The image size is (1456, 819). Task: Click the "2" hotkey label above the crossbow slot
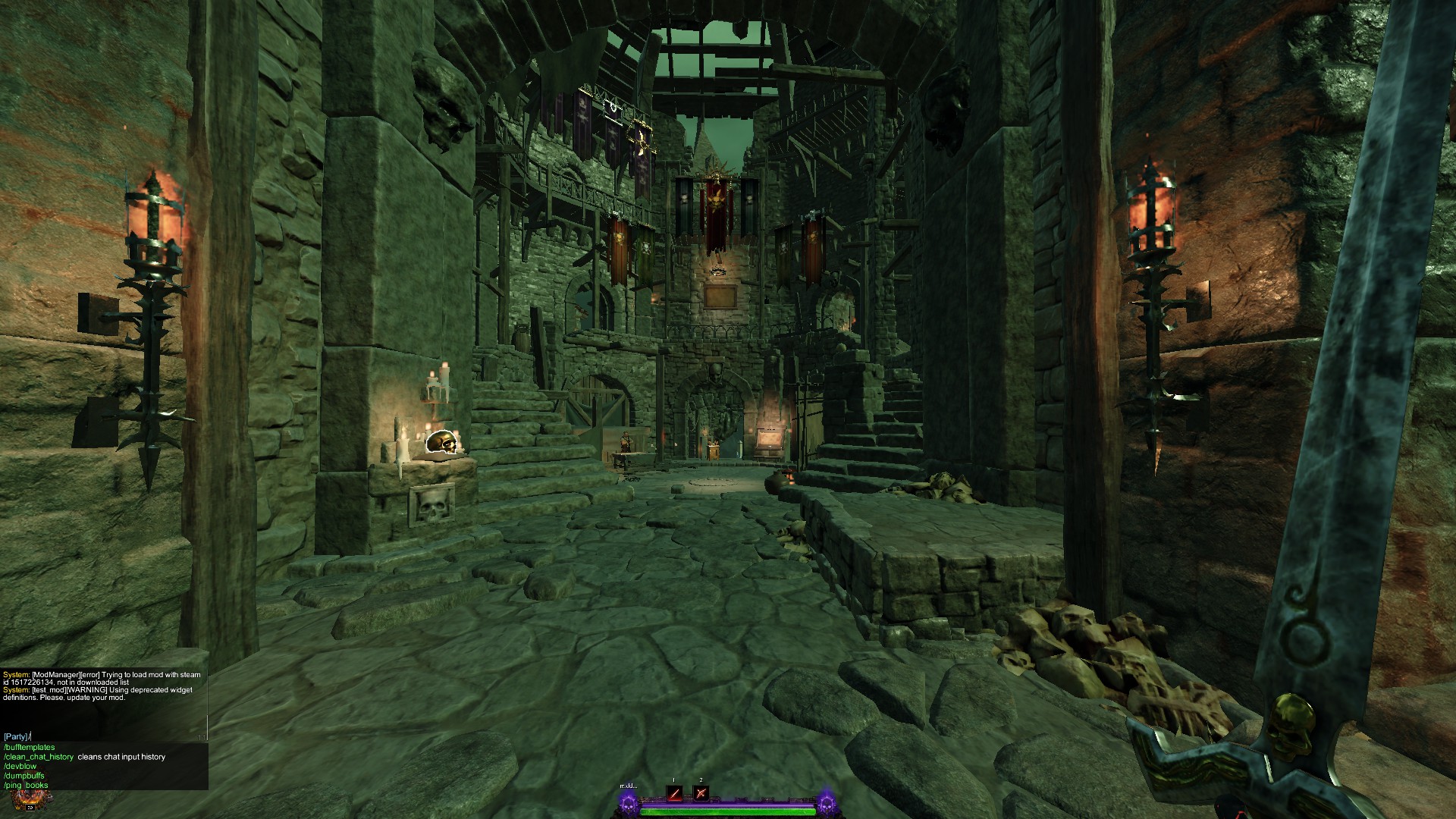(x=701, y=780)
